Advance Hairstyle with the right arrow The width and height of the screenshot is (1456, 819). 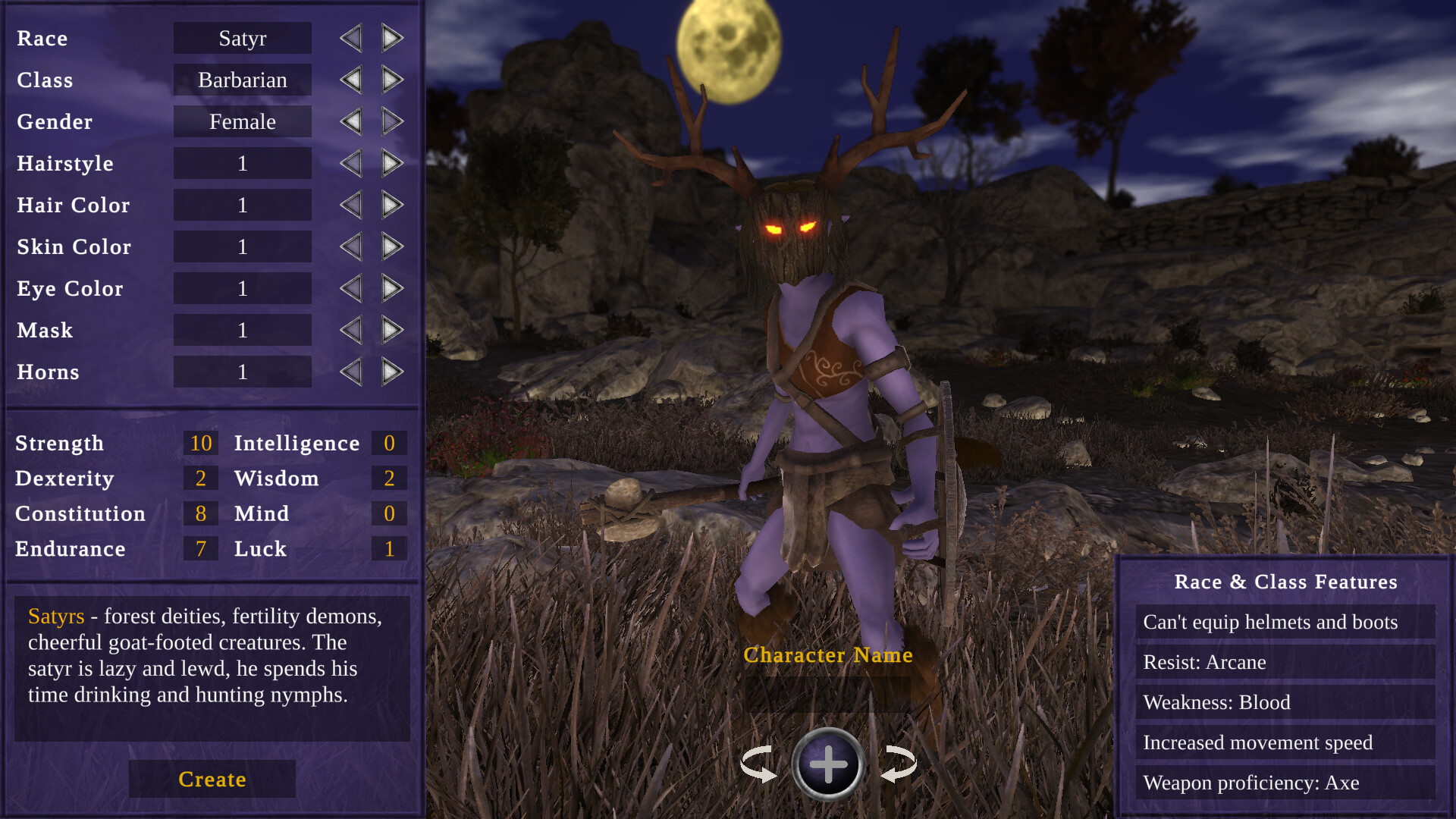pos(391,162)
